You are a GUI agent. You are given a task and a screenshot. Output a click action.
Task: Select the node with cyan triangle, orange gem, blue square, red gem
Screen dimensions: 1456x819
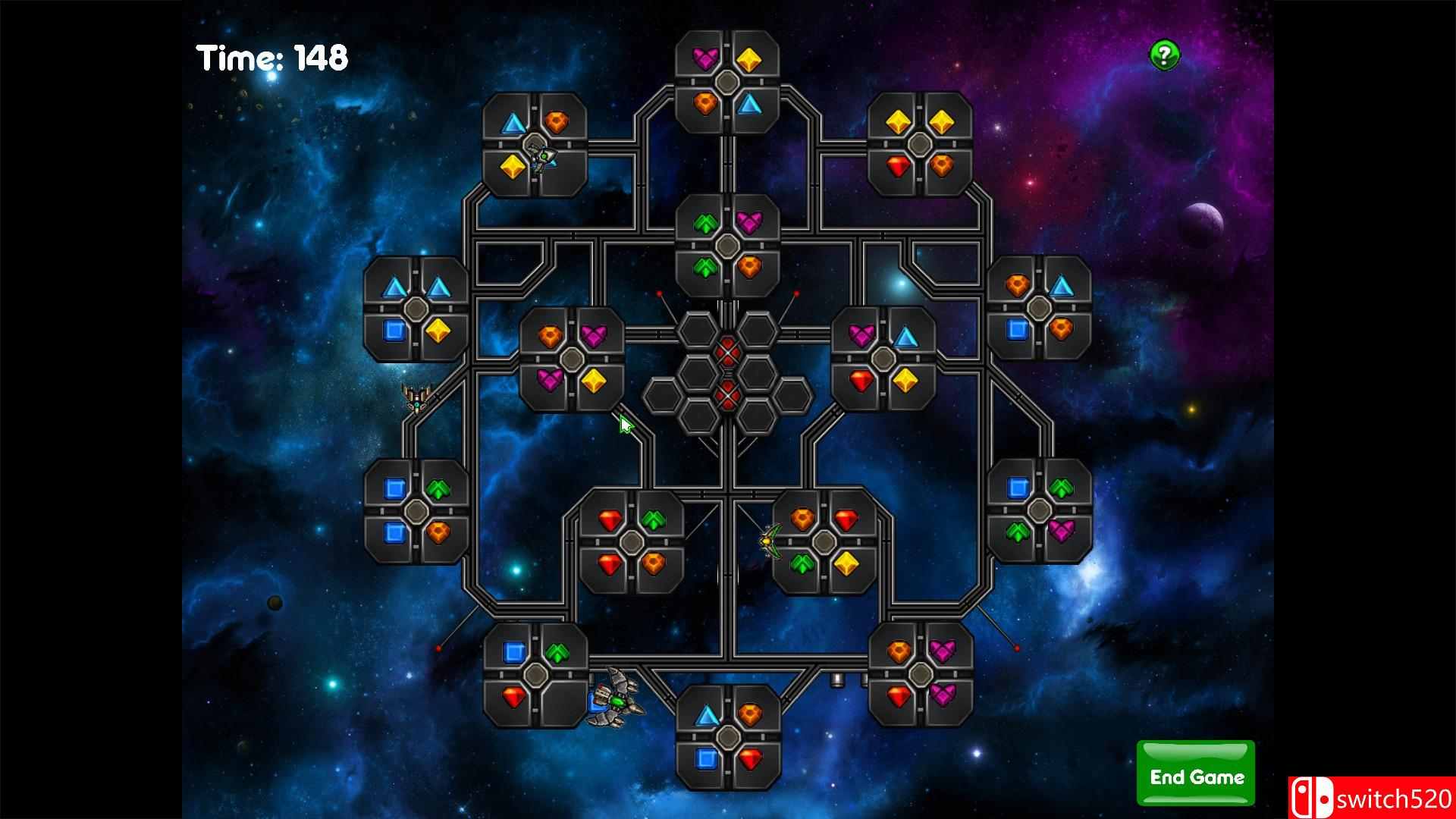tap(728, 736)
